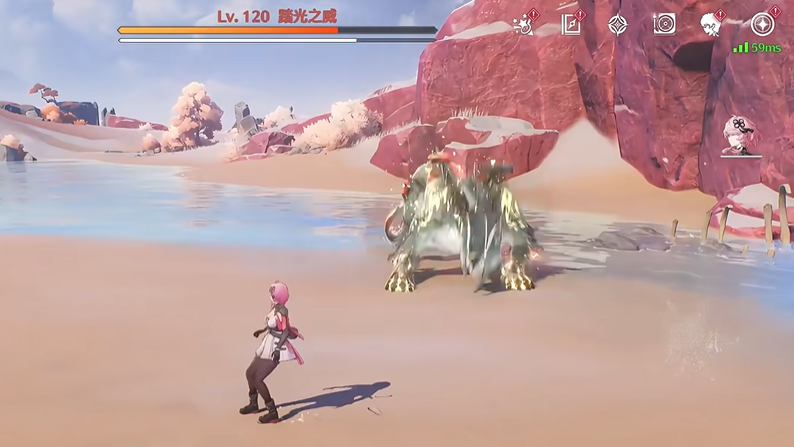The image size is (794, 447).
Task: Open the circular star compass menu
Action: (764, 24)
